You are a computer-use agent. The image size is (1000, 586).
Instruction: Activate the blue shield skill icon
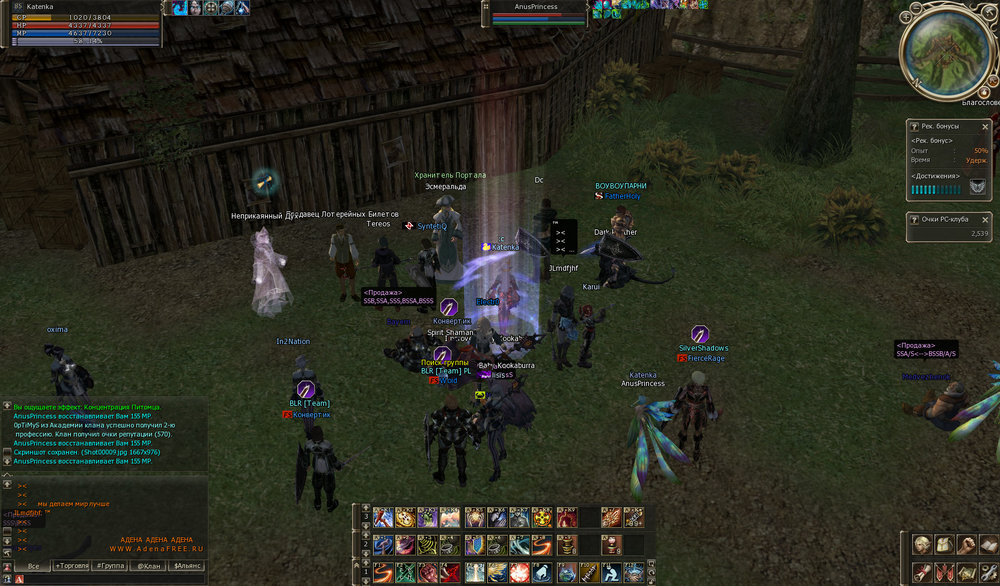click(x=475, y=545)
